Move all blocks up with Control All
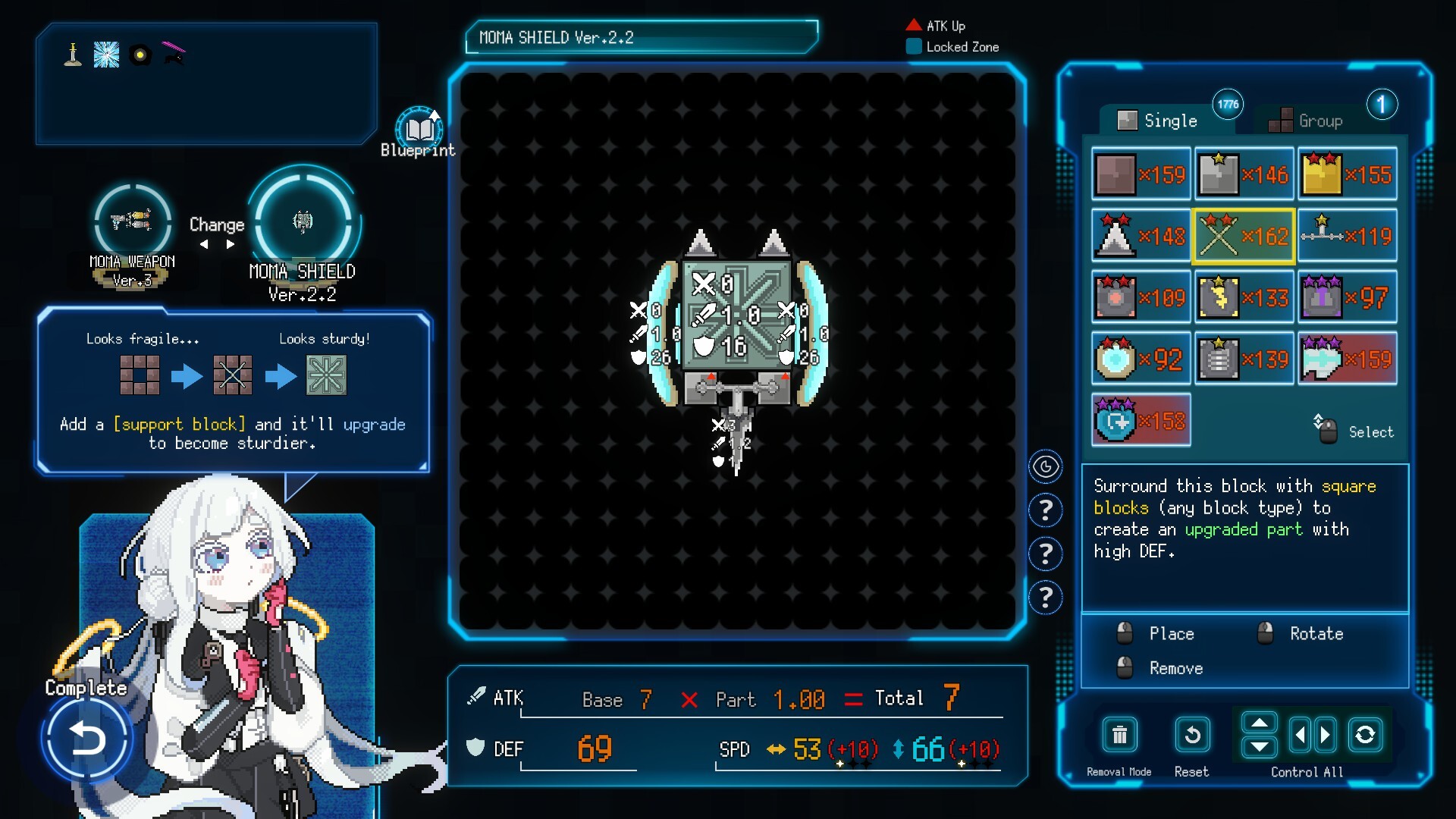 [x=1259, y=722]
